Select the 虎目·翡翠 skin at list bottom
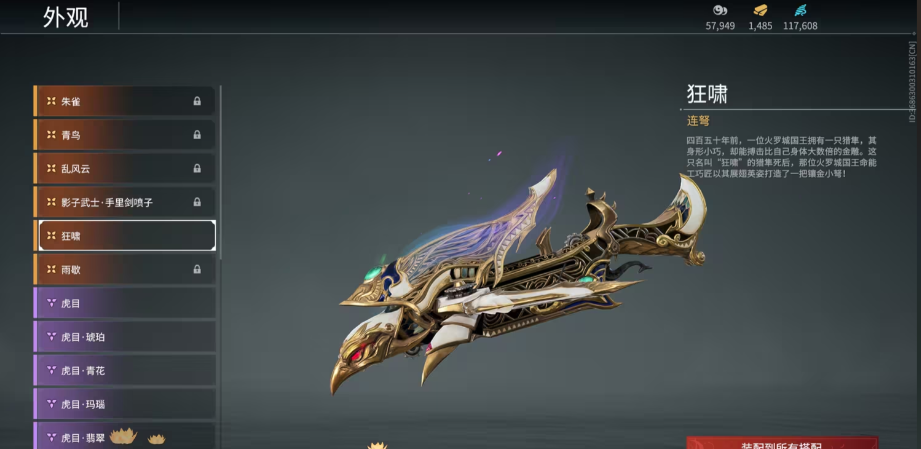This screenshot has width=921, height=449. [124, 437]
